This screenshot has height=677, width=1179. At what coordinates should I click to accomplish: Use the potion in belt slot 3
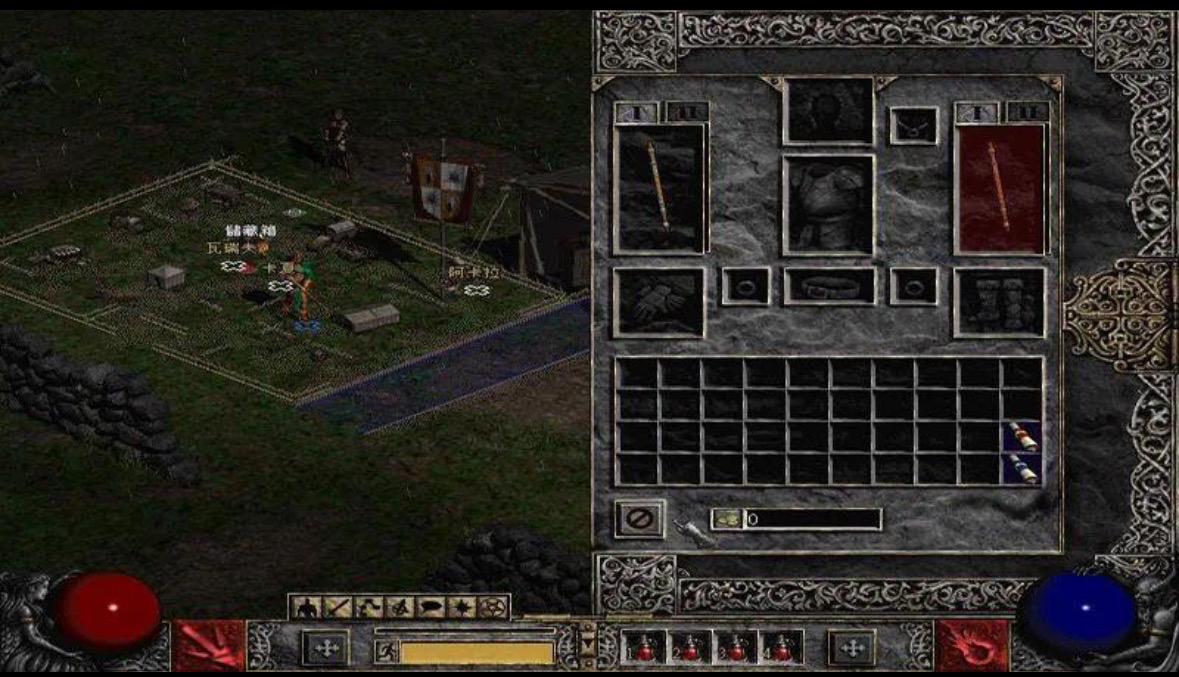(736, 647)
